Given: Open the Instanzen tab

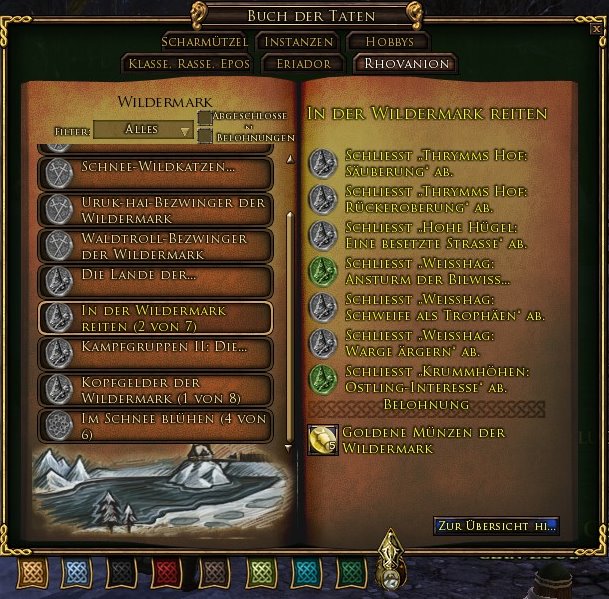Looking at the screenshot, I should pyautogui.click(x=295, y=42).
